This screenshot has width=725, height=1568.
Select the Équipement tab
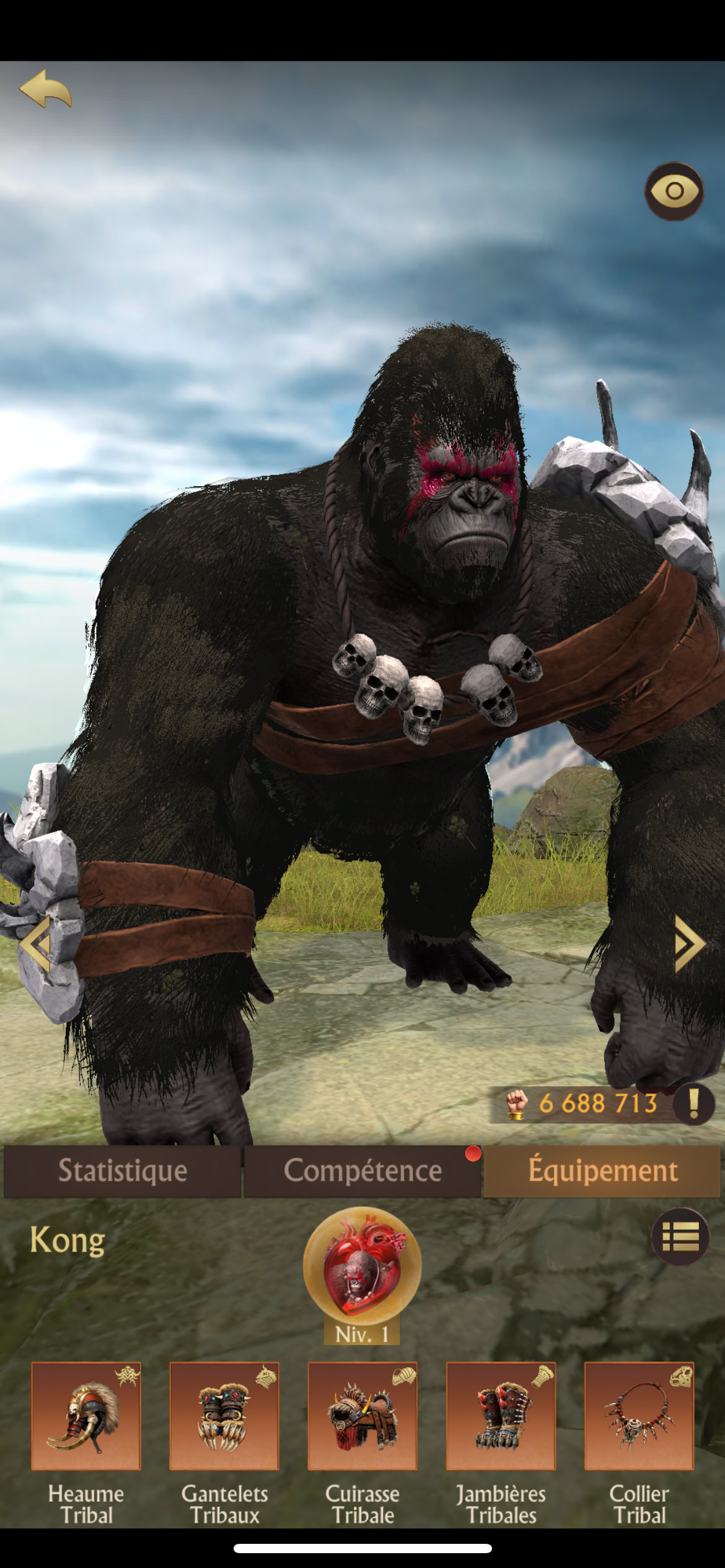coord(602,1171)
